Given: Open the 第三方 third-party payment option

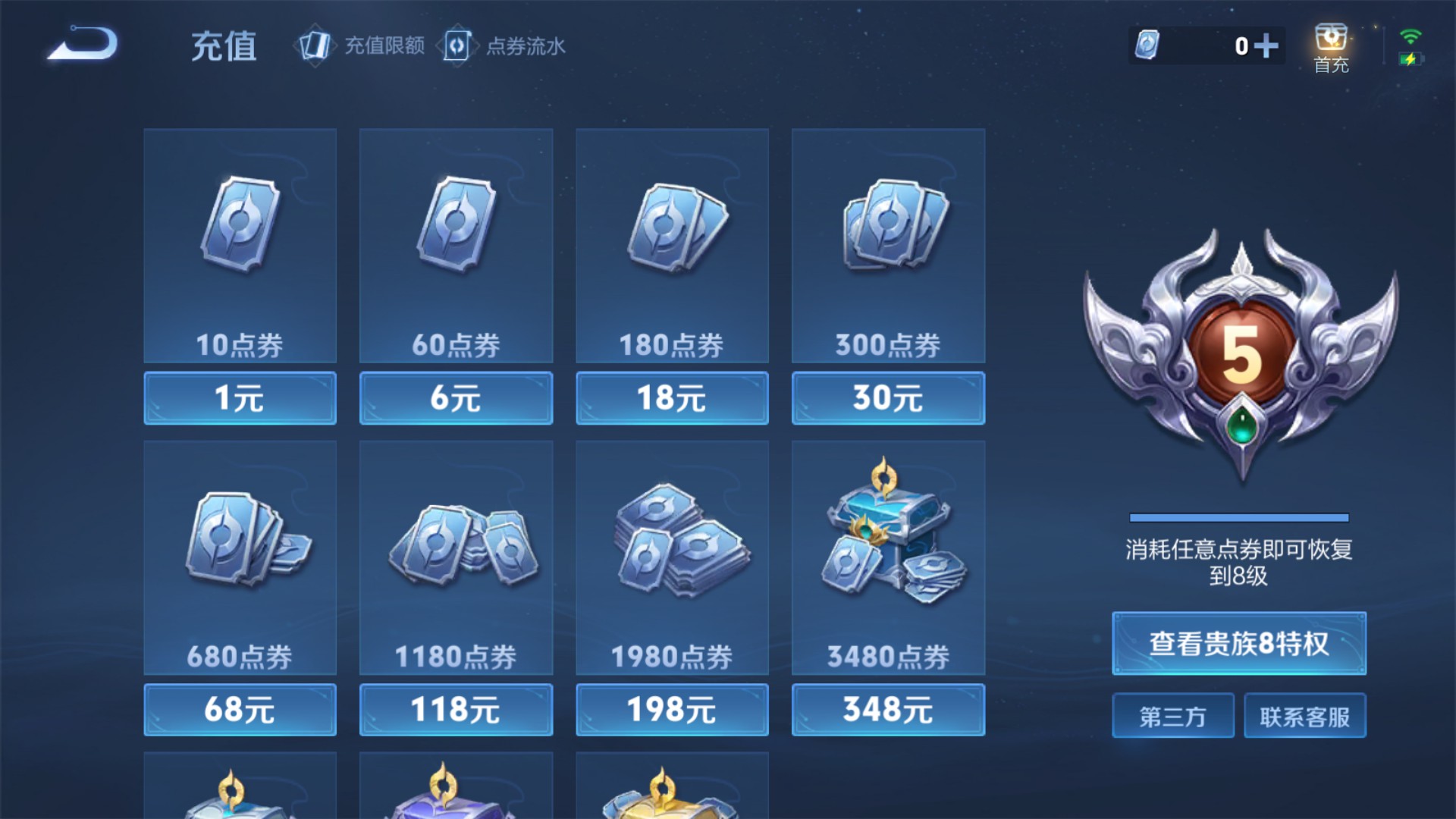Looking at the screenshot, I should [x=1172, y=715].
